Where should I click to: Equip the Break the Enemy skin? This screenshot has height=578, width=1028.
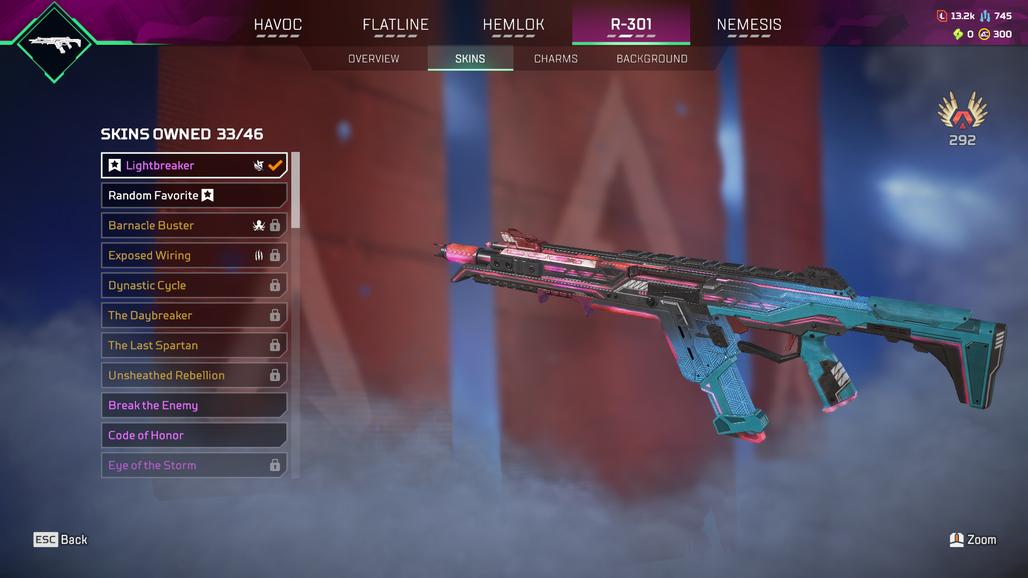click(194, 405)
